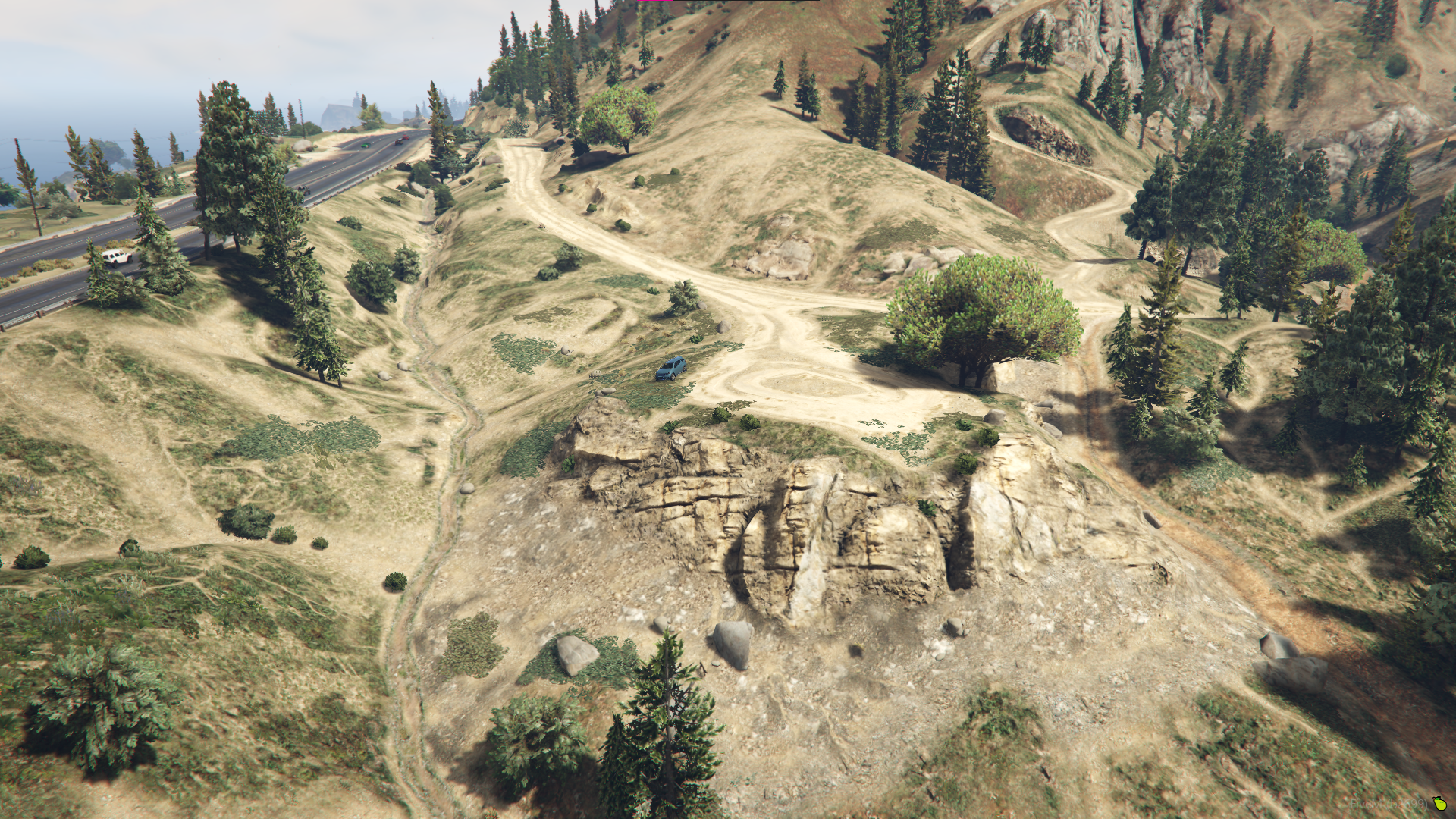
Task: Click the yellow pear icon
Action: point(1440,804)
